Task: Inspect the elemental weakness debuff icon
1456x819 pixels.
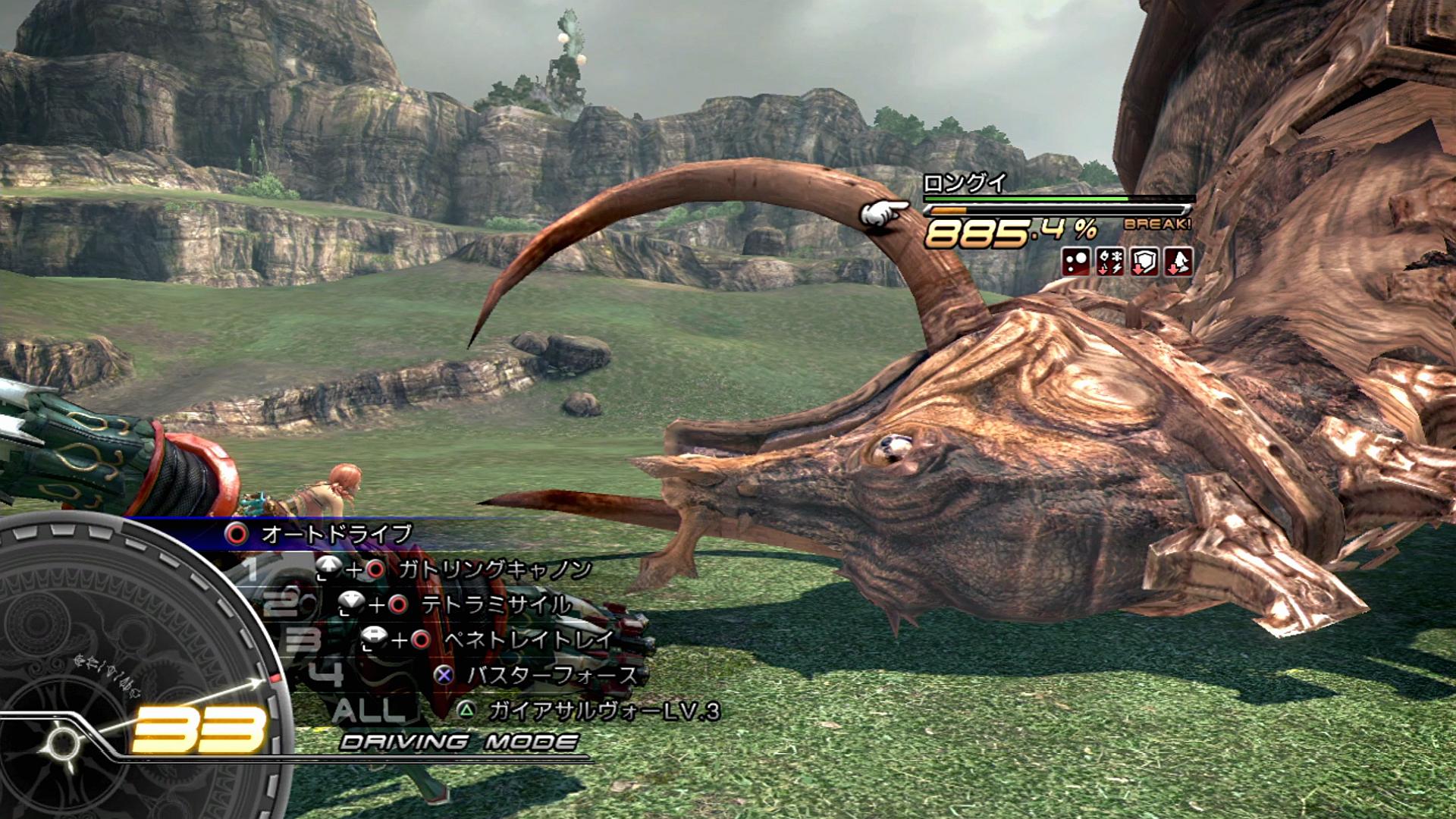Action: click(1110, 262)
